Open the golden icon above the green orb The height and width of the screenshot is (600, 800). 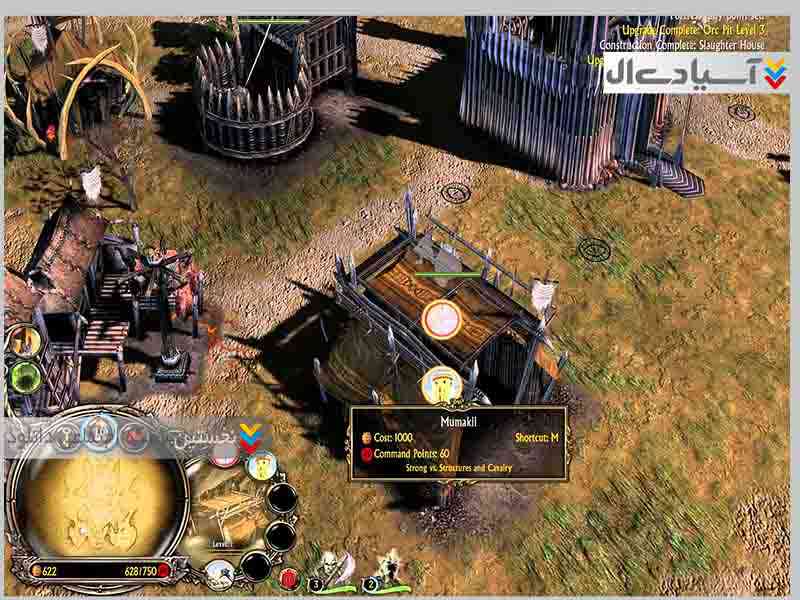27,341
